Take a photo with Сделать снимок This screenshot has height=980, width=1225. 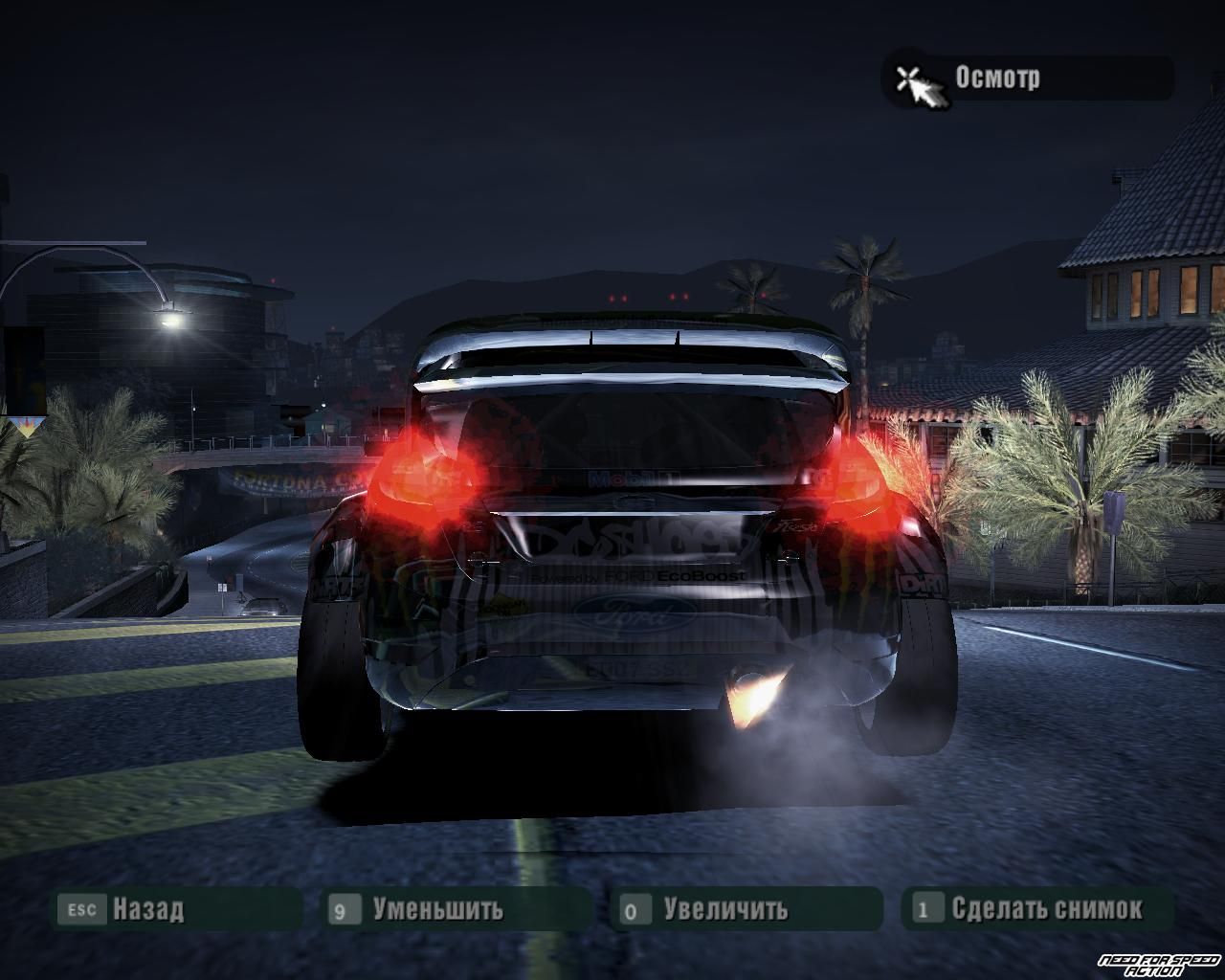pyautogui.click(x=1045, y=908)
